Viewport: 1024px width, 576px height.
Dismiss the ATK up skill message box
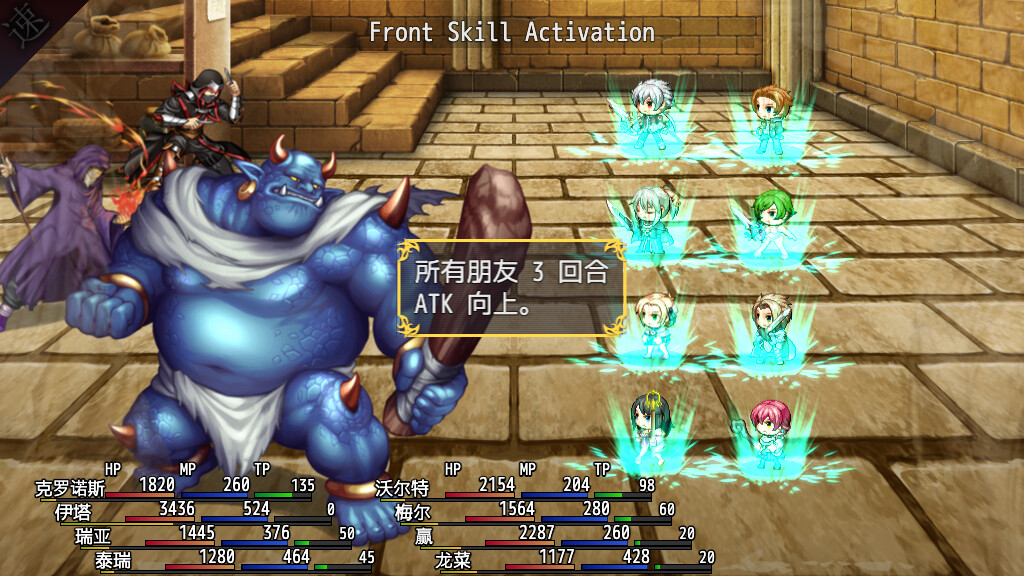511,287
